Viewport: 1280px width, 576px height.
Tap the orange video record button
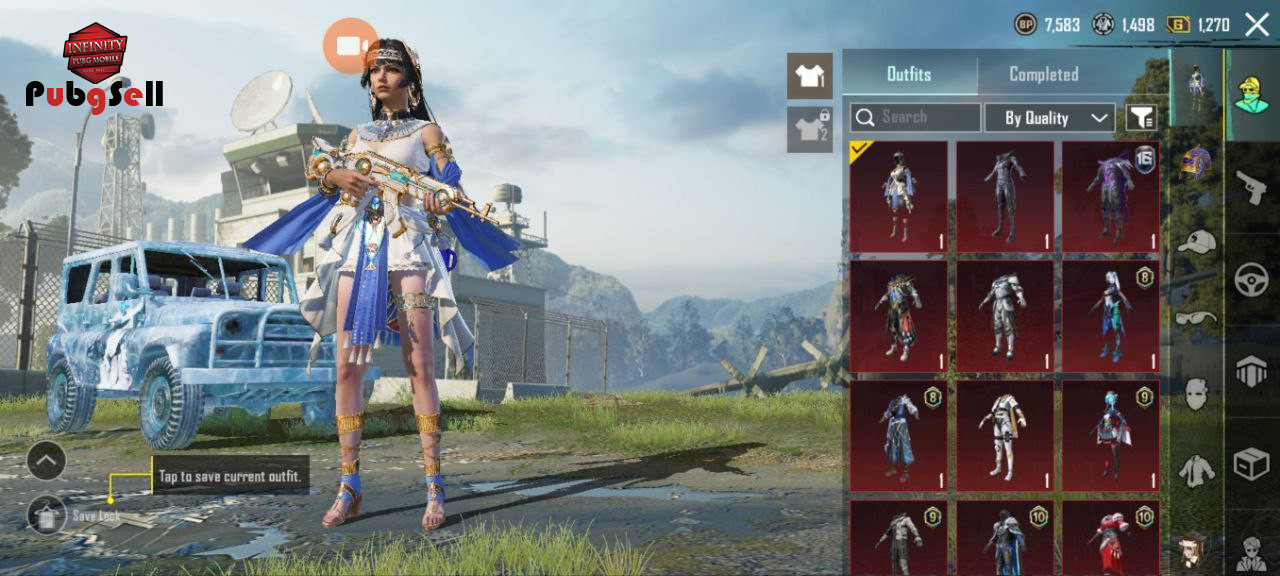[x=350, y=46]
